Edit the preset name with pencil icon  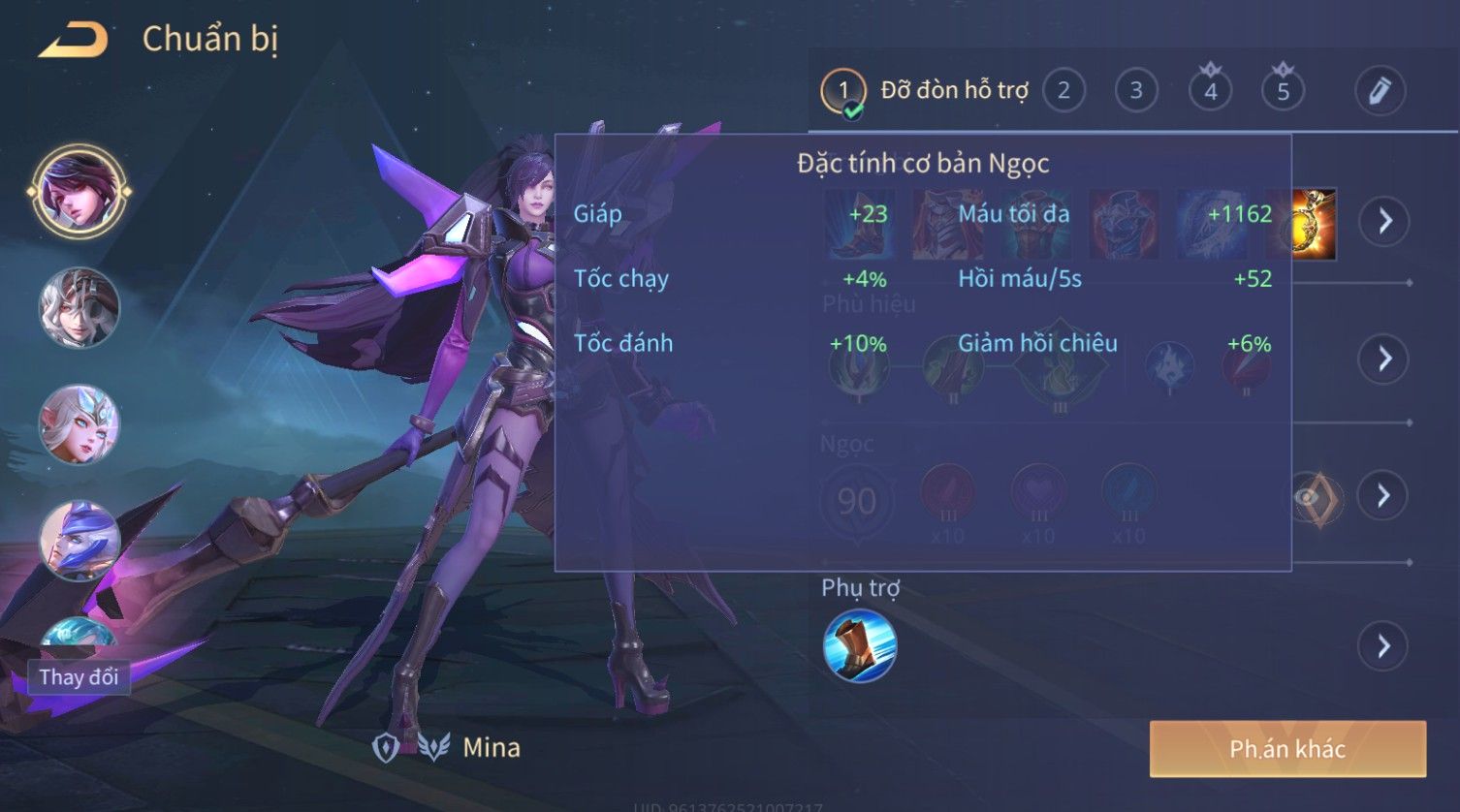tap(1380, 91)
